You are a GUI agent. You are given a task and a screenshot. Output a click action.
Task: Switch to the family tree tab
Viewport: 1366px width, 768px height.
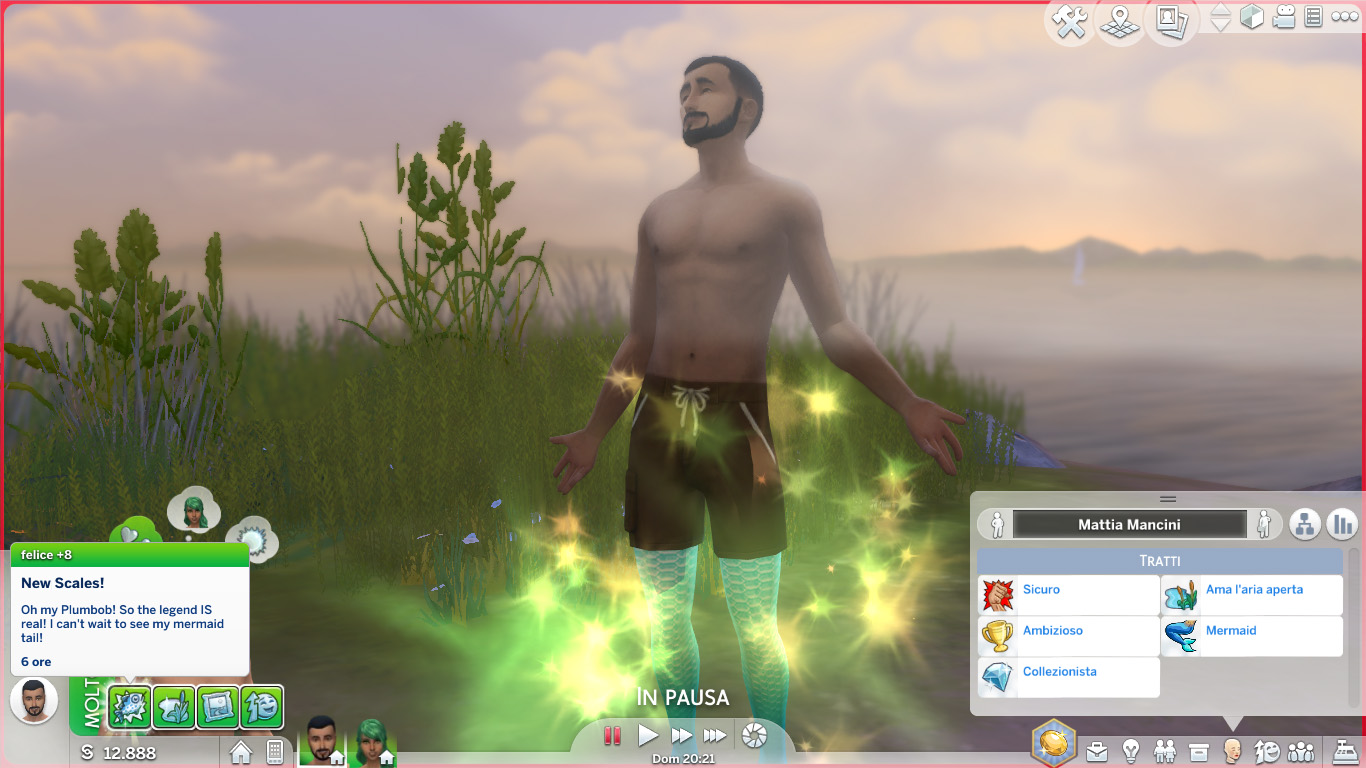1304,523
